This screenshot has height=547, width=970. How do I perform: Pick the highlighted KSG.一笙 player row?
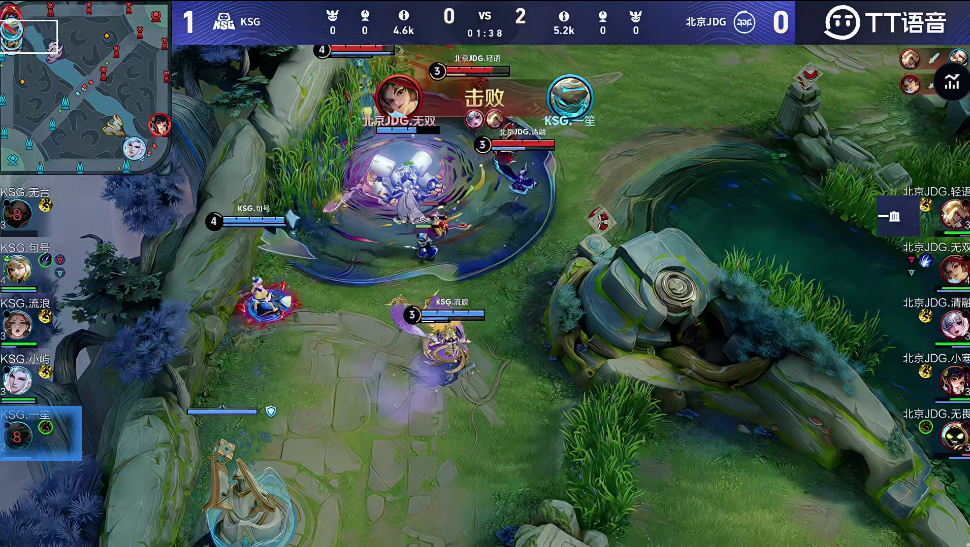pyautogui.click(x=40, y=433)
